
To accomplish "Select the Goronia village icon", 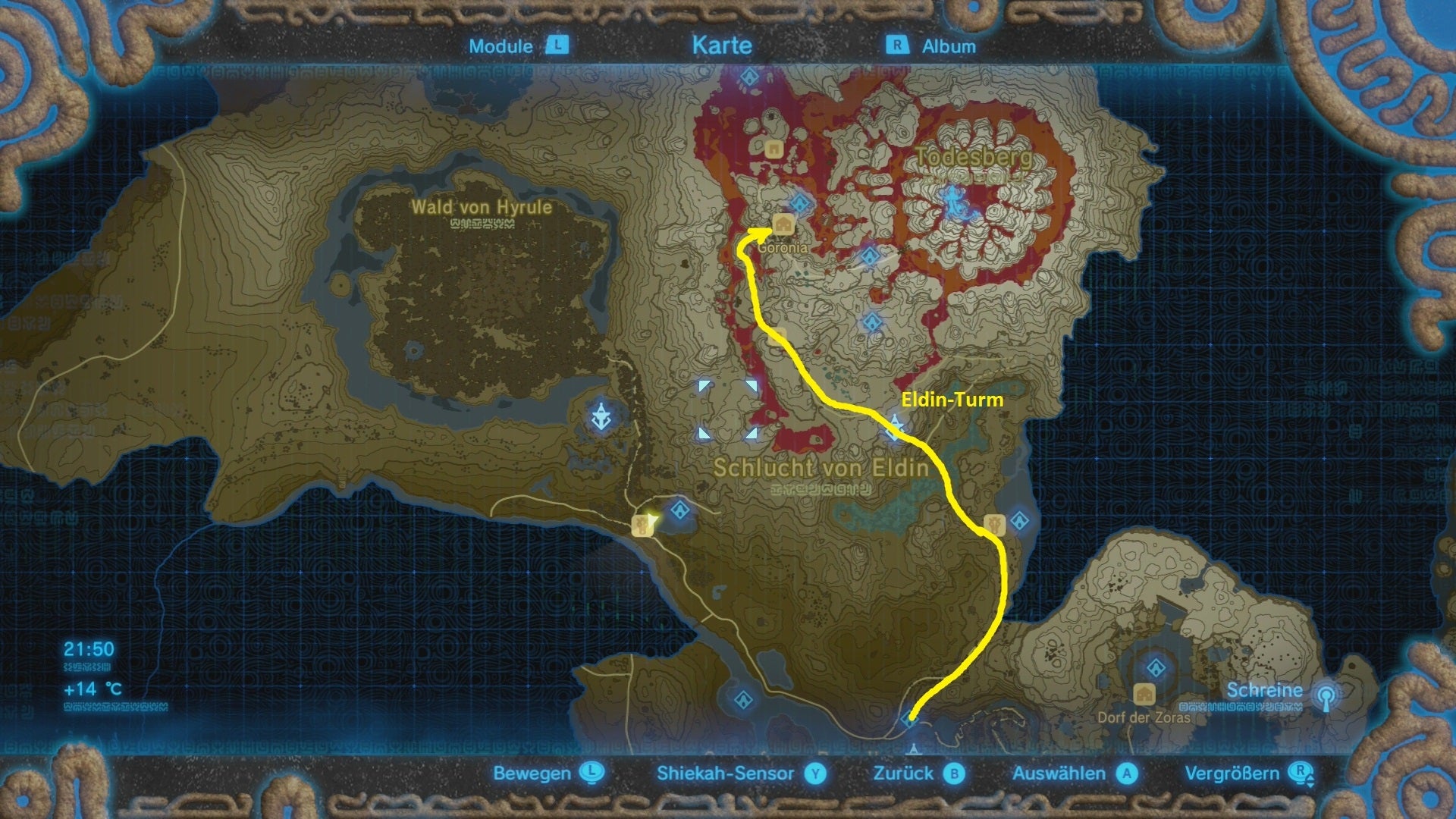I will pos(783,224).
